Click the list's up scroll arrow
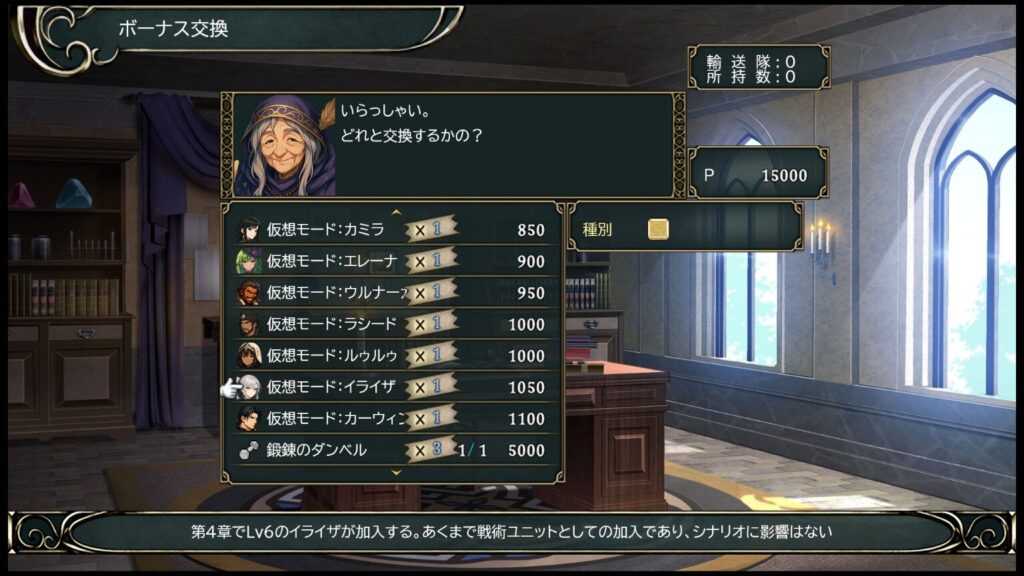This screenshot has height=576, width=1024. (395, 212)
